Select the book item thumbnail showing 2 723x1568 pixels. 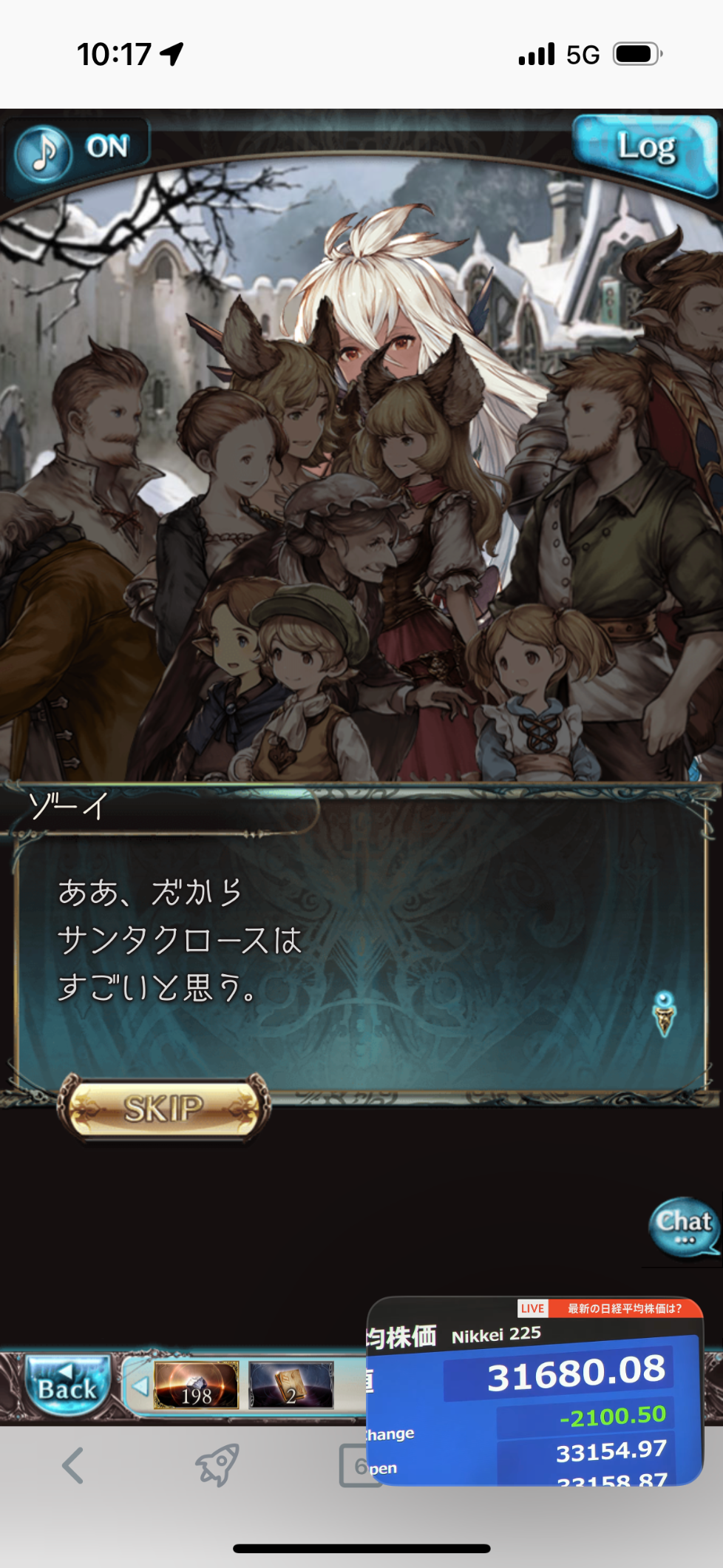coord(291,1385)
